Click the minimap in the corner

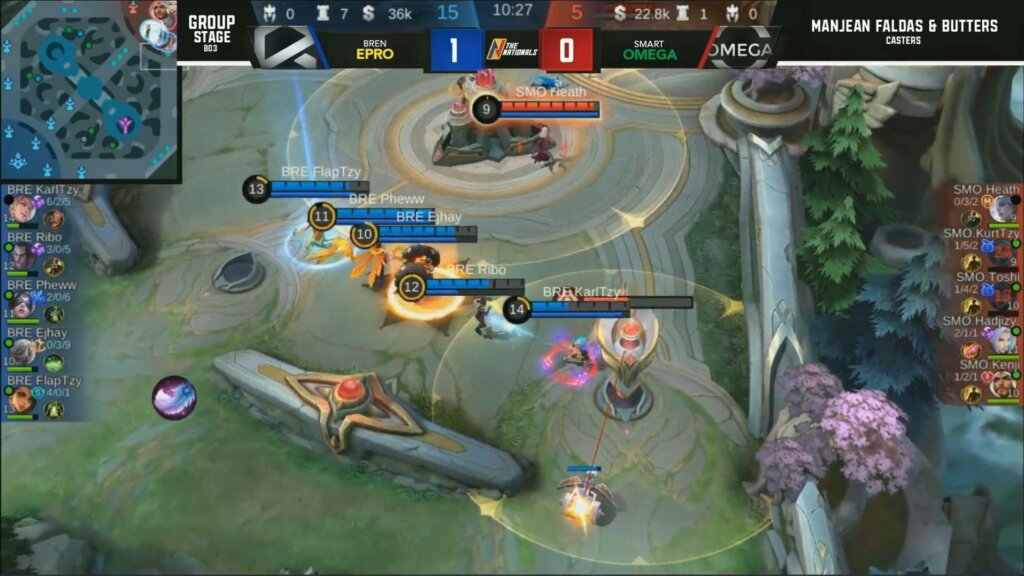pyautogui.click(x=88, y=90)
